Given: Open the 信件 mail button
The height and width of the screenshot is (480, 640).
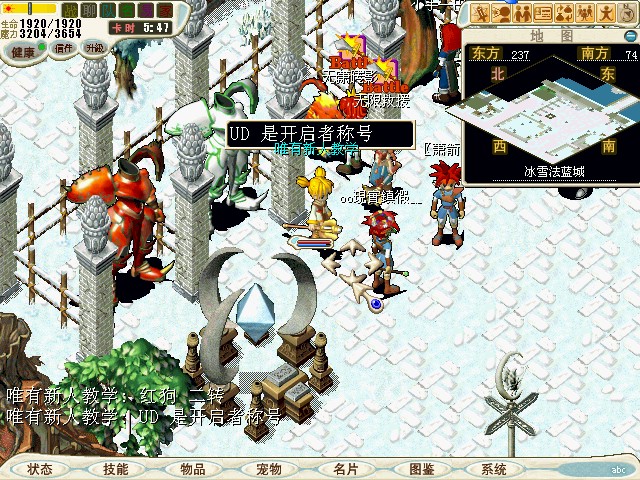Looking at the screenshot, I should (64, 48).
